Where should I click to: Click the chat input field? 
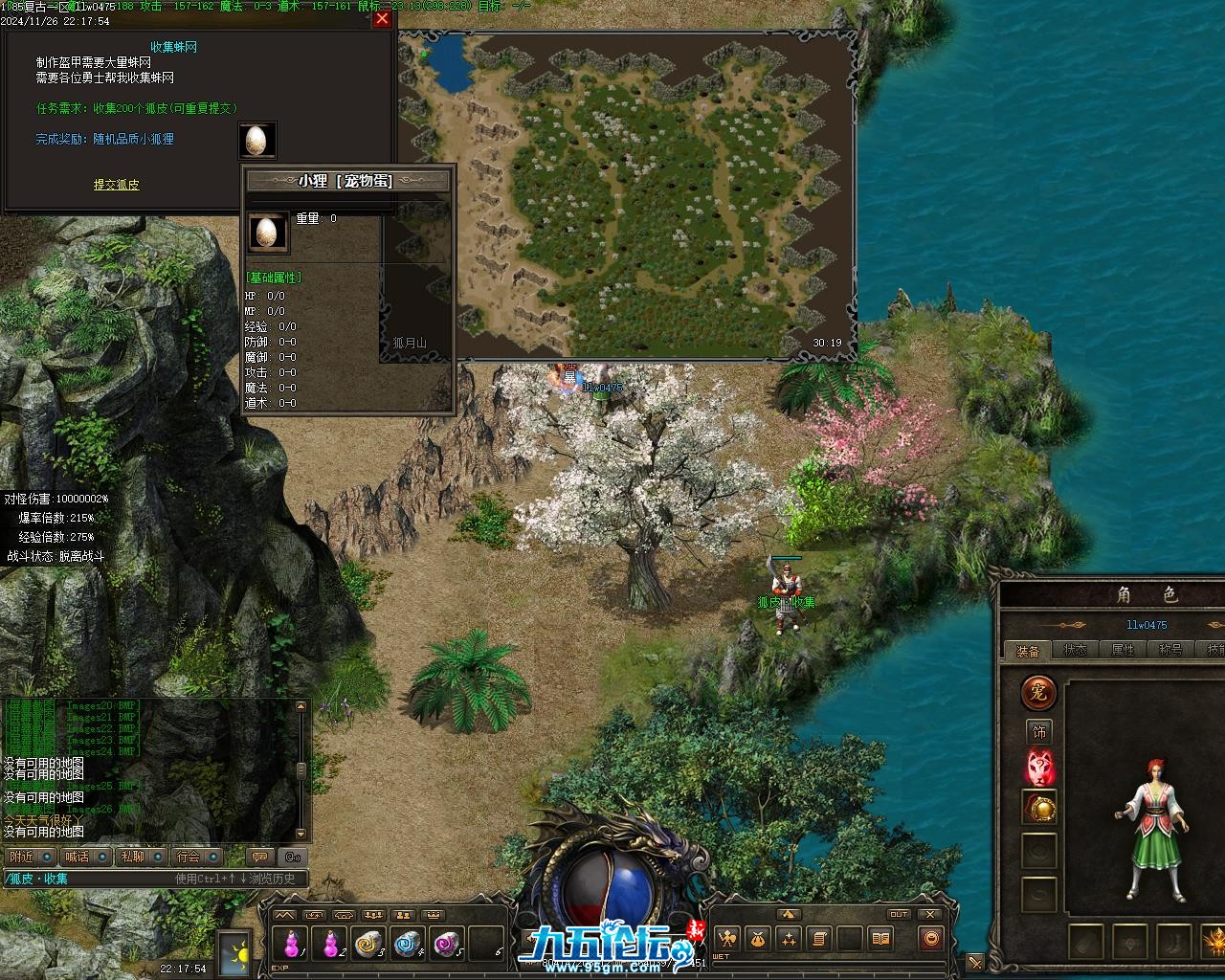point(115,879)
